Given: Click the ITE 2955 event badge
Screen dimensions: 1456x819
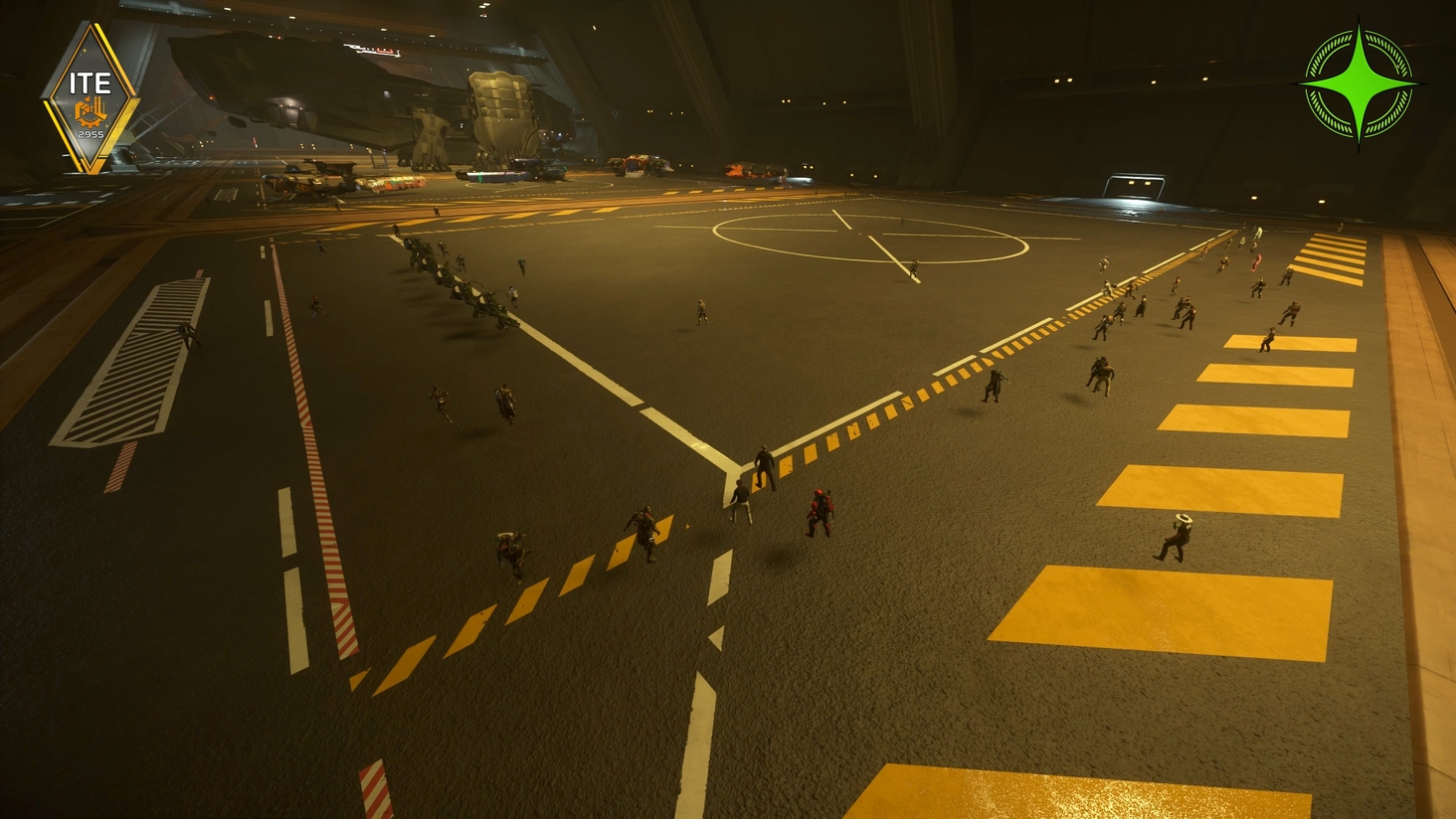Looking at the screenshot, I should 91,94.
